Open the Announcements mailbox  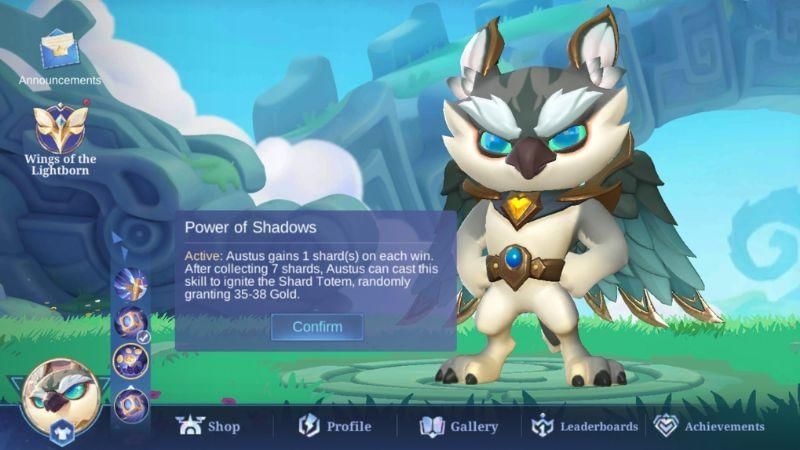point(60,50)
